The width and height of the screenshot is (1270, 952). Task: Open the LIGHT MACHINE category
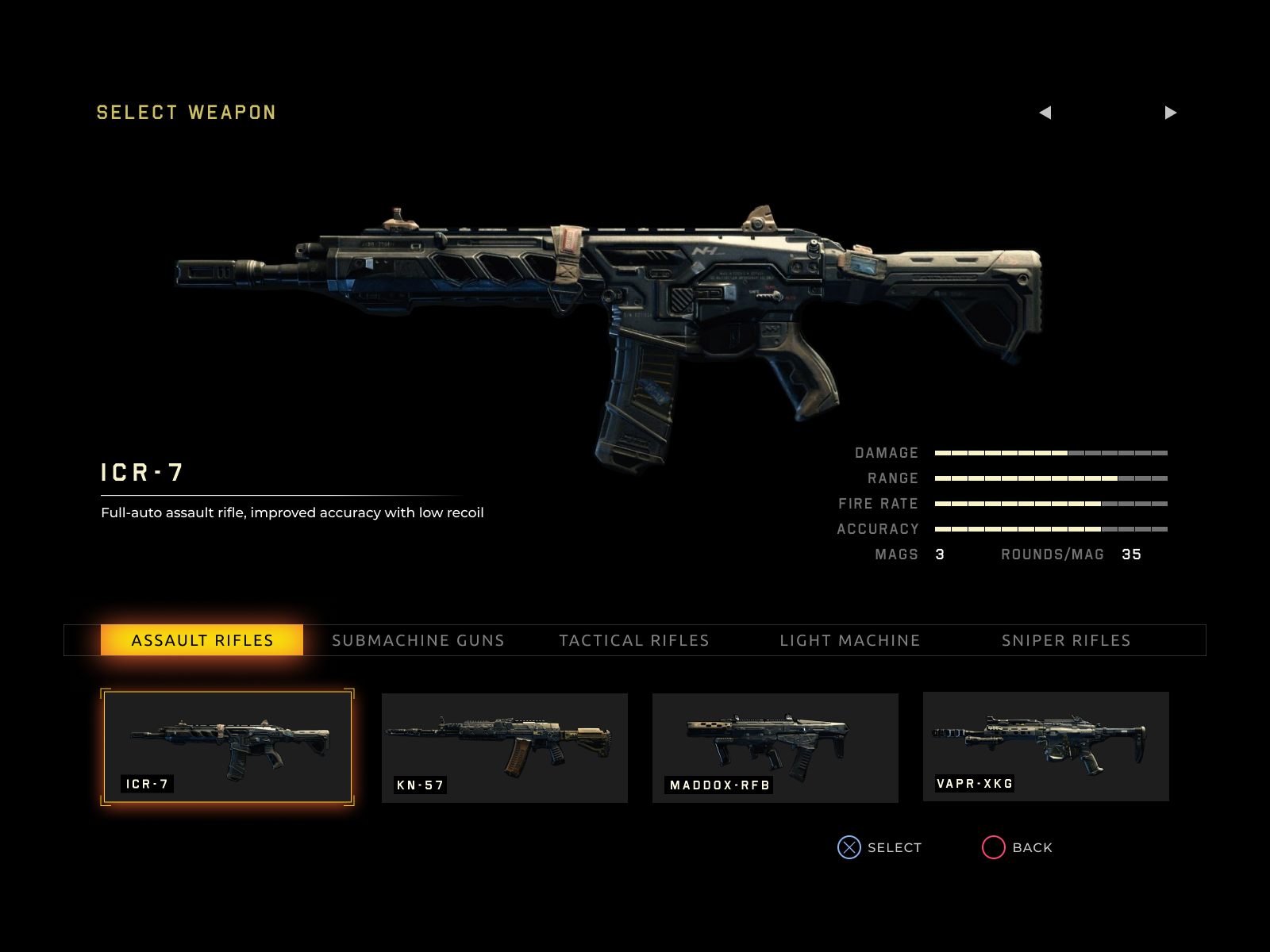coord(850,640)
